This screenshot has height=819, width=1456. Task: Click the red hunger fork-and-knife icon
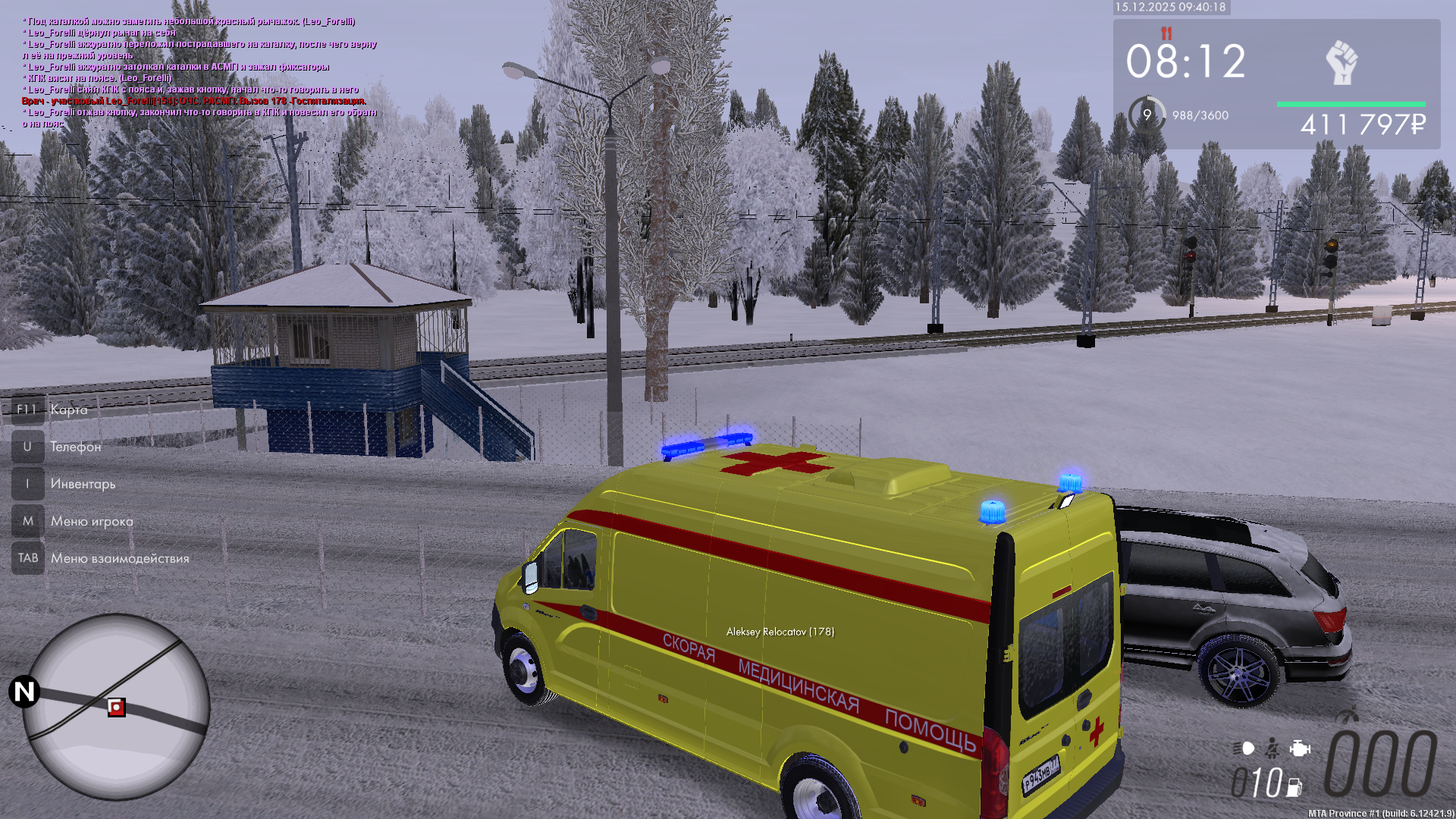pos(1166,33)
